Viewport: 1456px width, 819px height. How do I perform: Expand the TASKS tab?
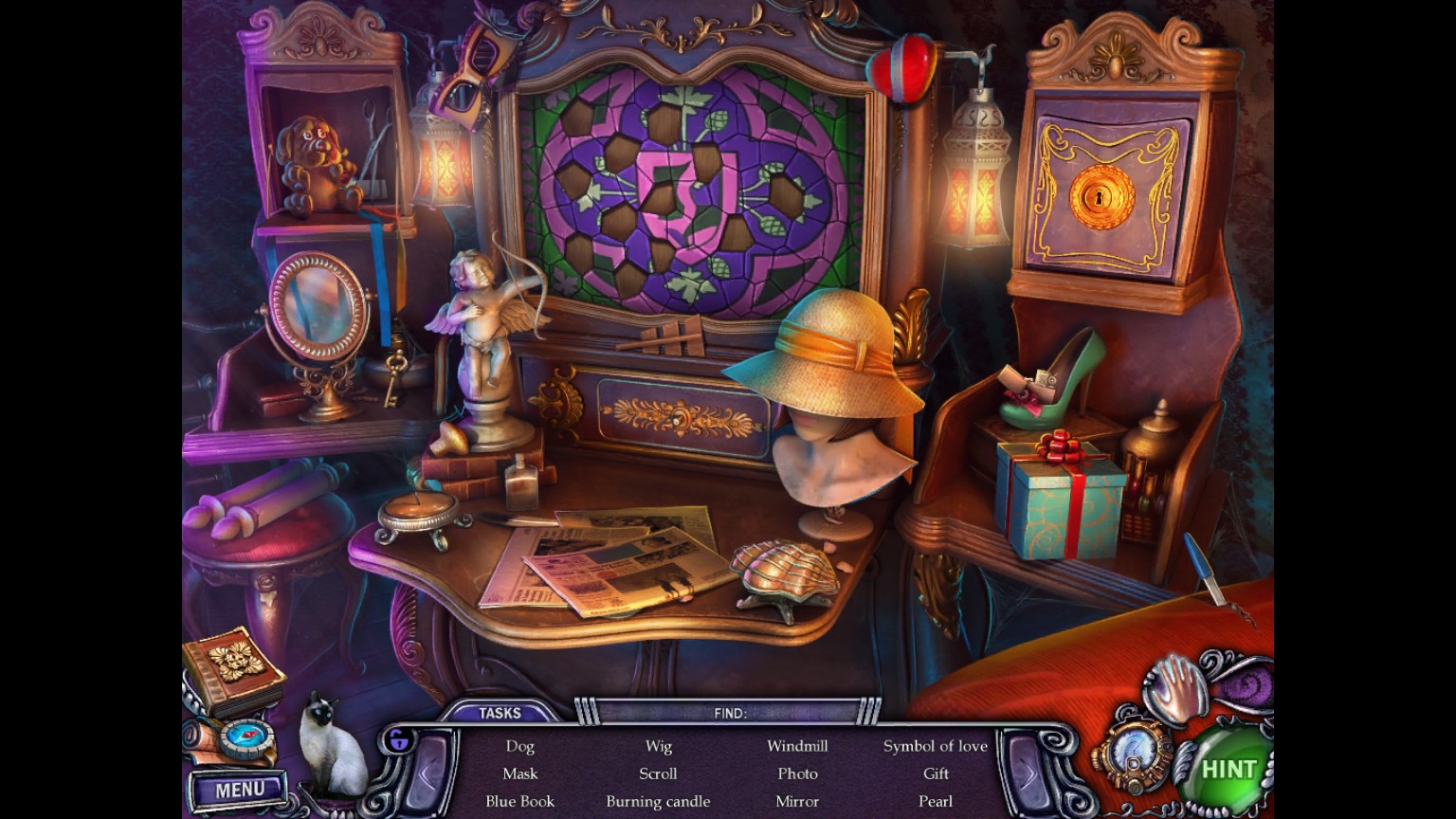[502, 712]
